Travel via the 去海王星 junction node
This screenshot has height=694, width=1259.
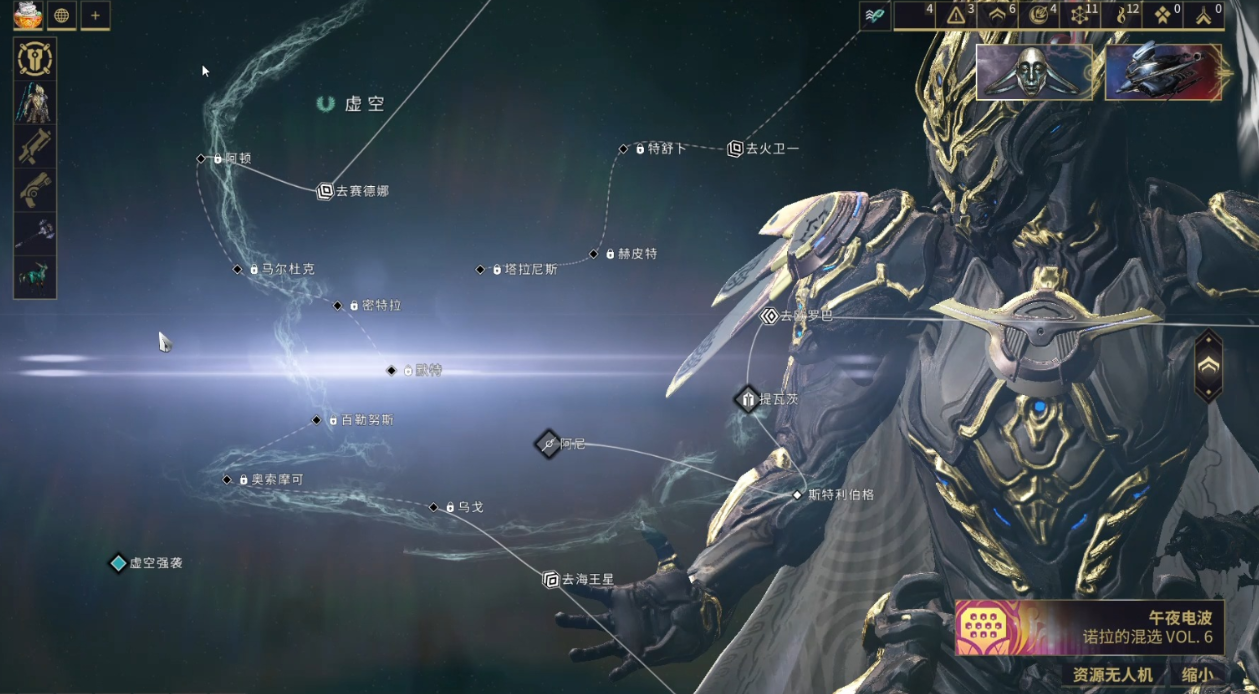tap(551, 579)
